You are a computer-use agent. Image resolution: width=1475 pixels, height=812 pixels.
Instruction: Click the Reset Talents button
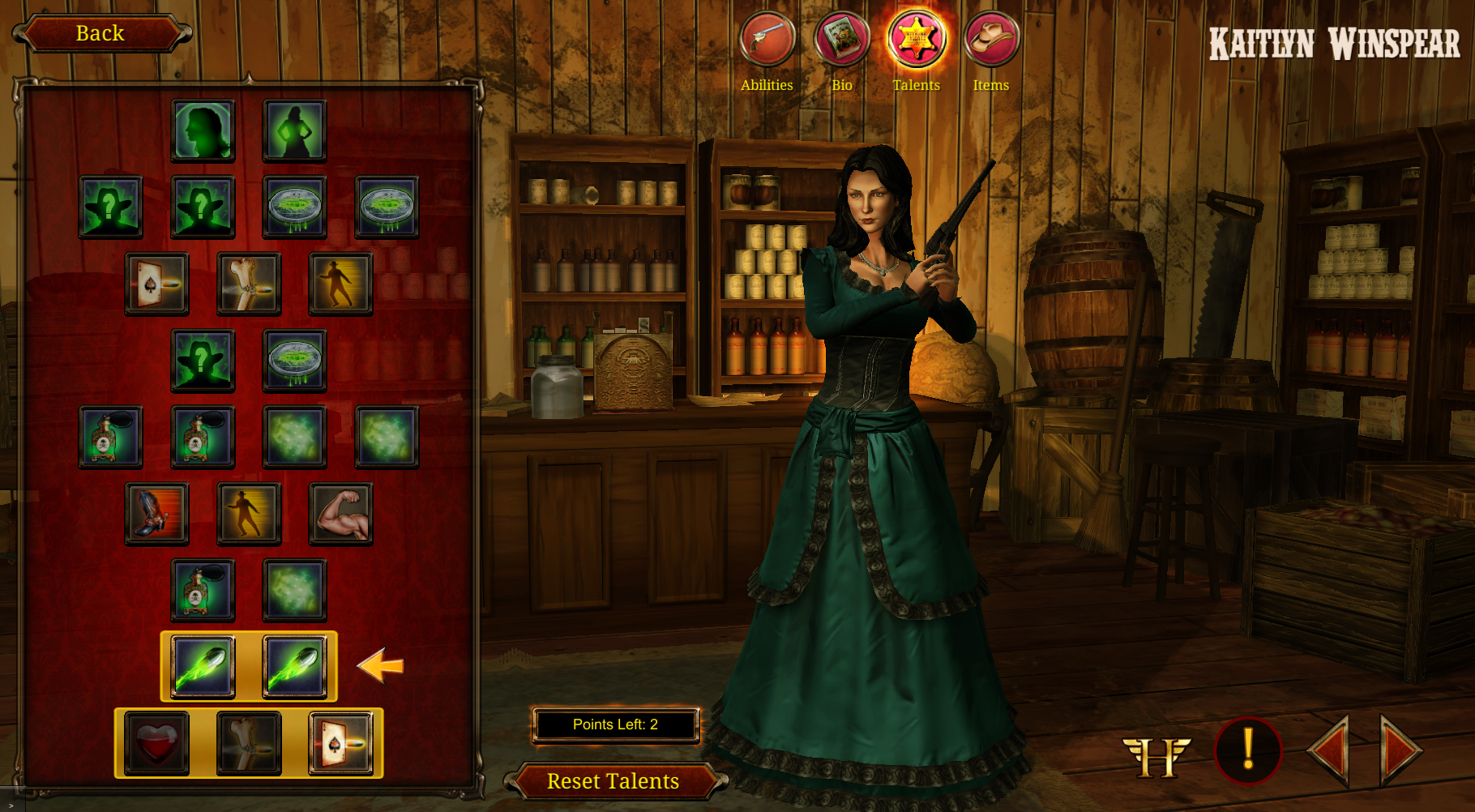click(613, 780)
